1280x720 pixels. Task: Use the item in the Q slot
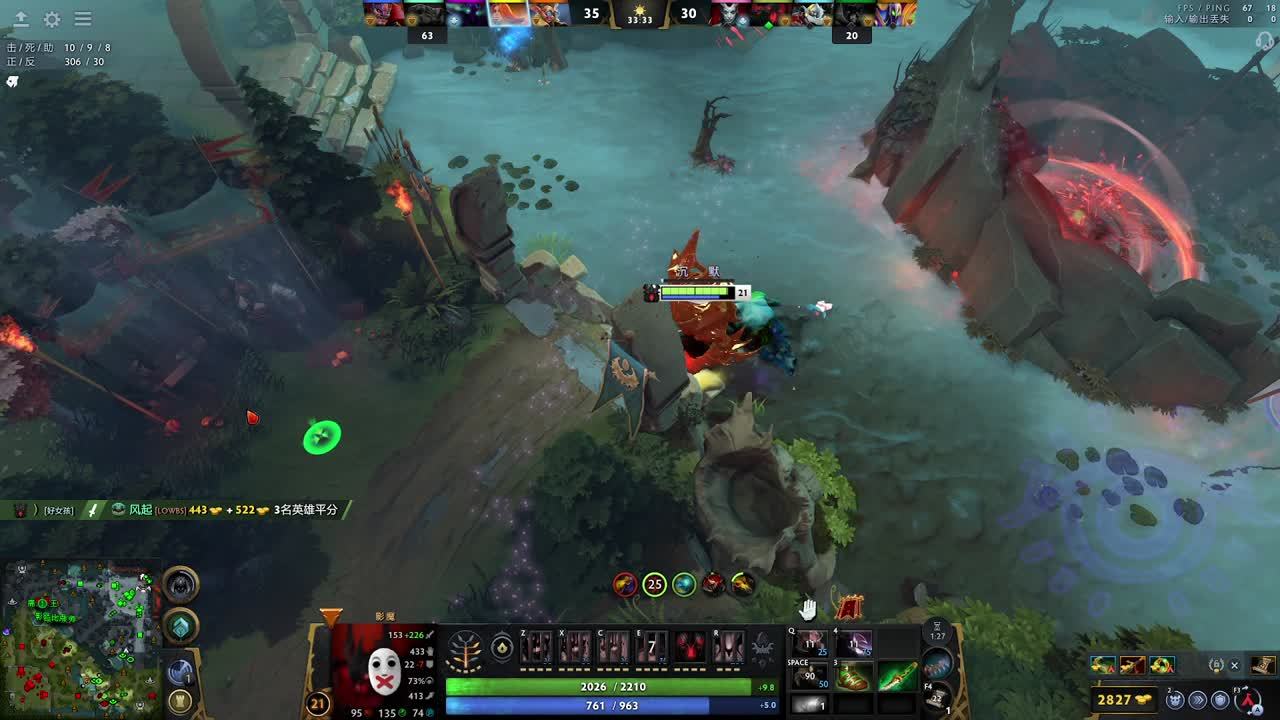811,643
